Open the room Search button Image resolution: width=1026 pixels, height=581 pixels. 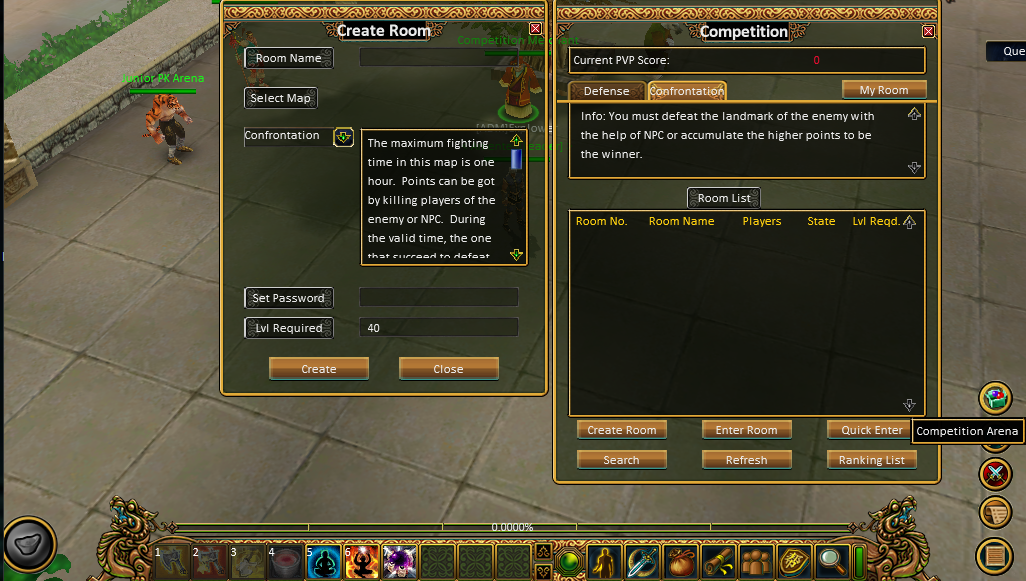click(x=621, y=460)
